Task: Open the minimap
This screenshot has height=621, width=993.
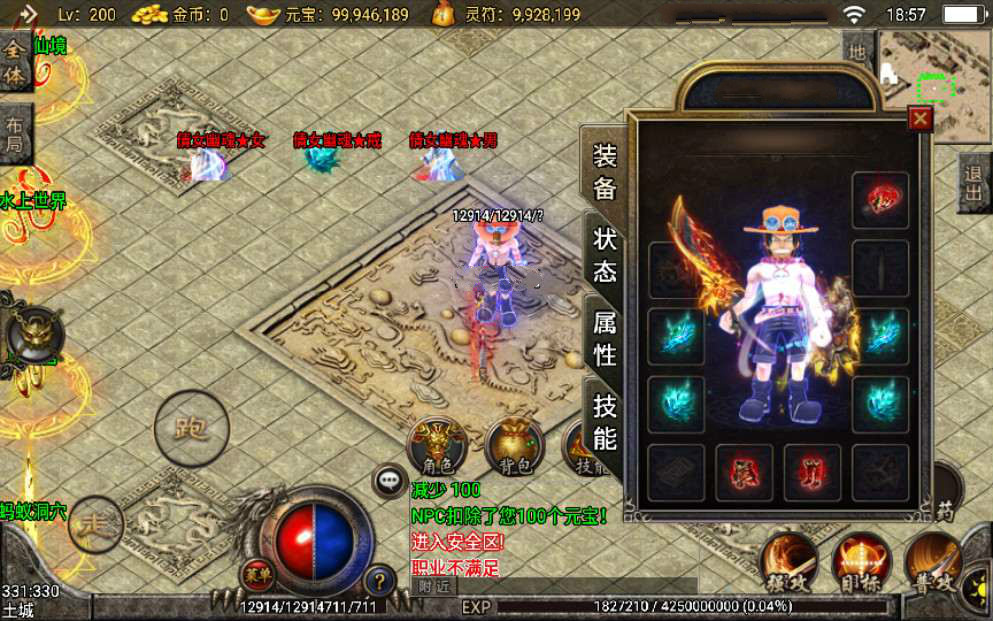Action: pyautogui.click(x=934, y=70)
